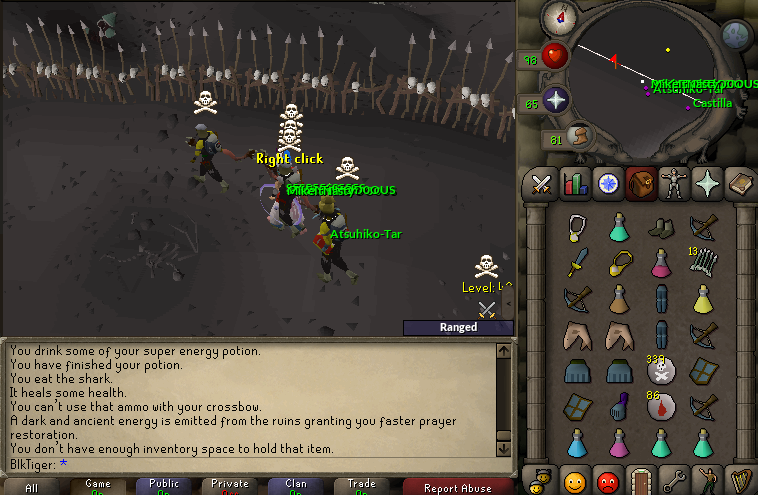Image resolution: width=758 pixels, height=495 pixels.
Task: Open the Combat Options tab
Action: pos(542,184)
